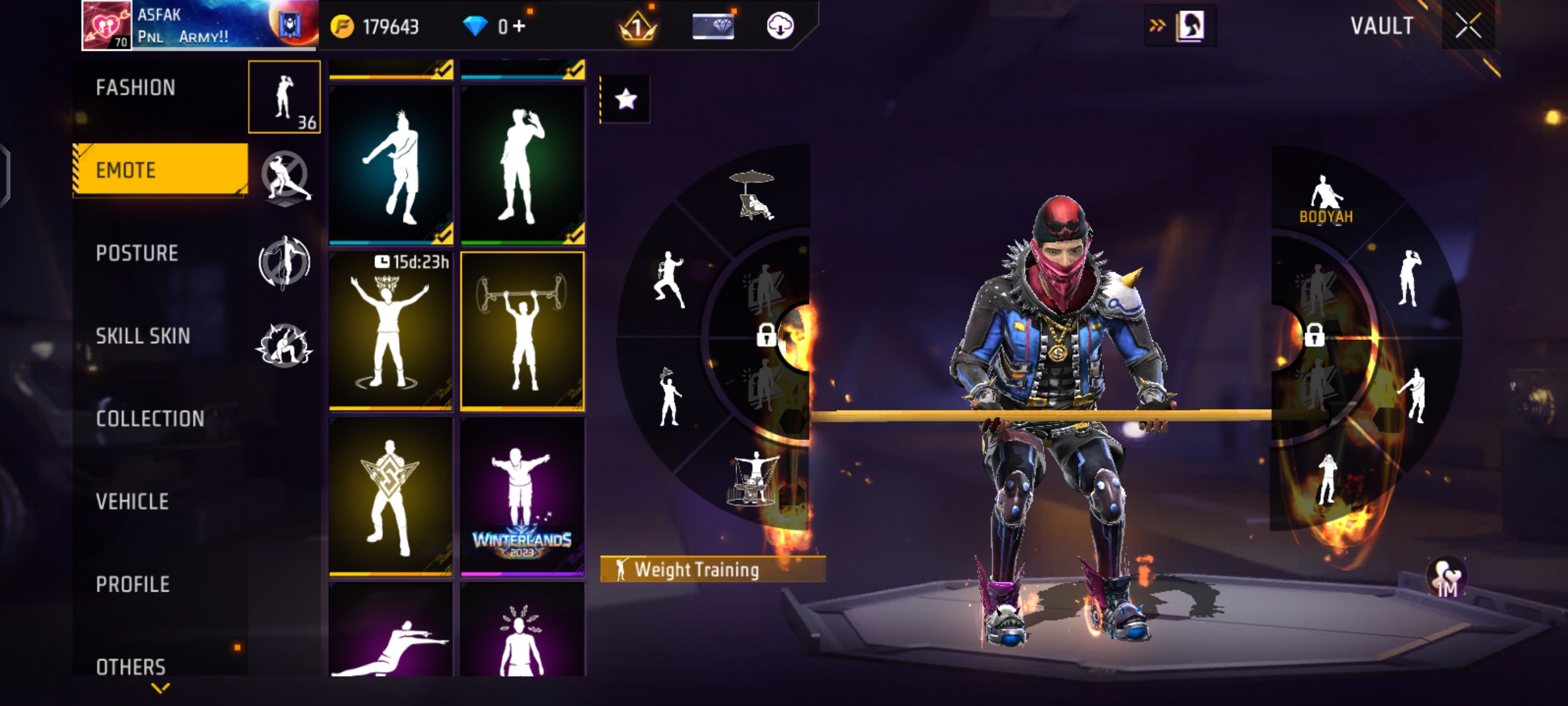Show the Profile category
This screenshot has width=1568, height=706.
(x=133, y=584)
